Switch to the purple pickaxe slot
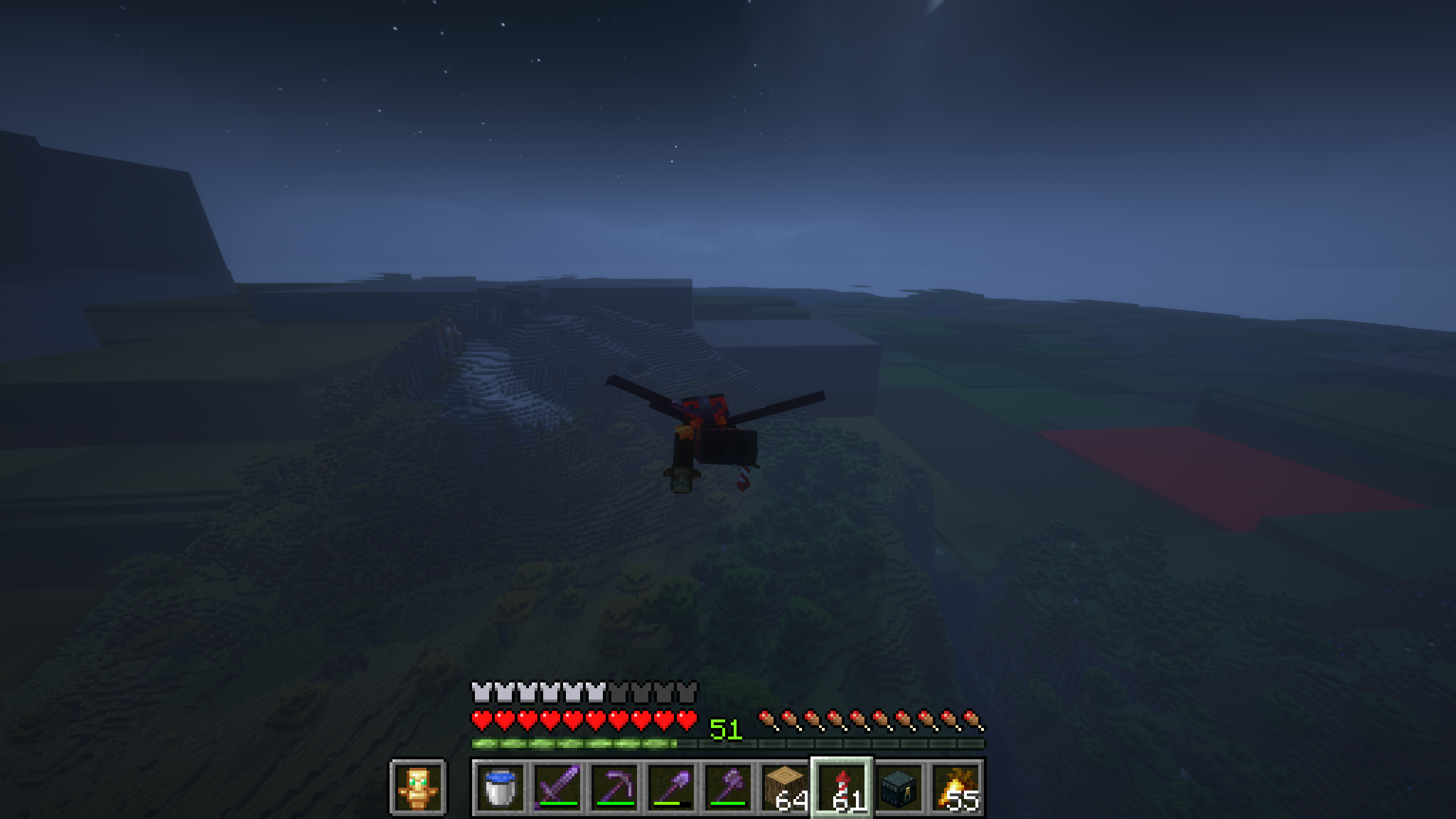The width and height of the screenshot is (1456, 819). 614,787
